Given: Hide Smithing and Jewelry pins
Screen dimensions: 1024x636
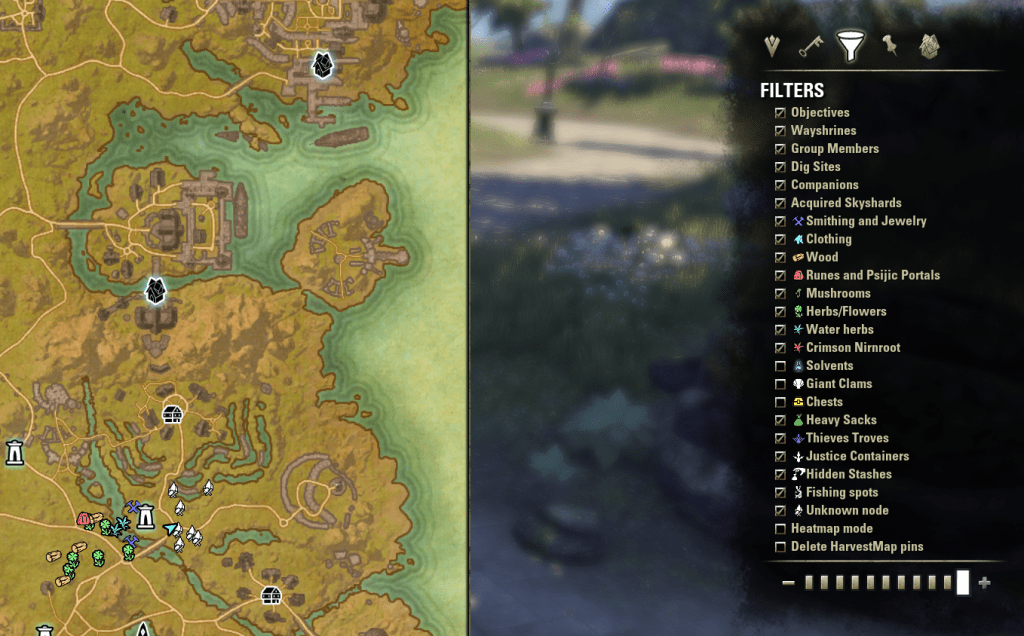Looking at the screenshot, I should pos(780,221).
